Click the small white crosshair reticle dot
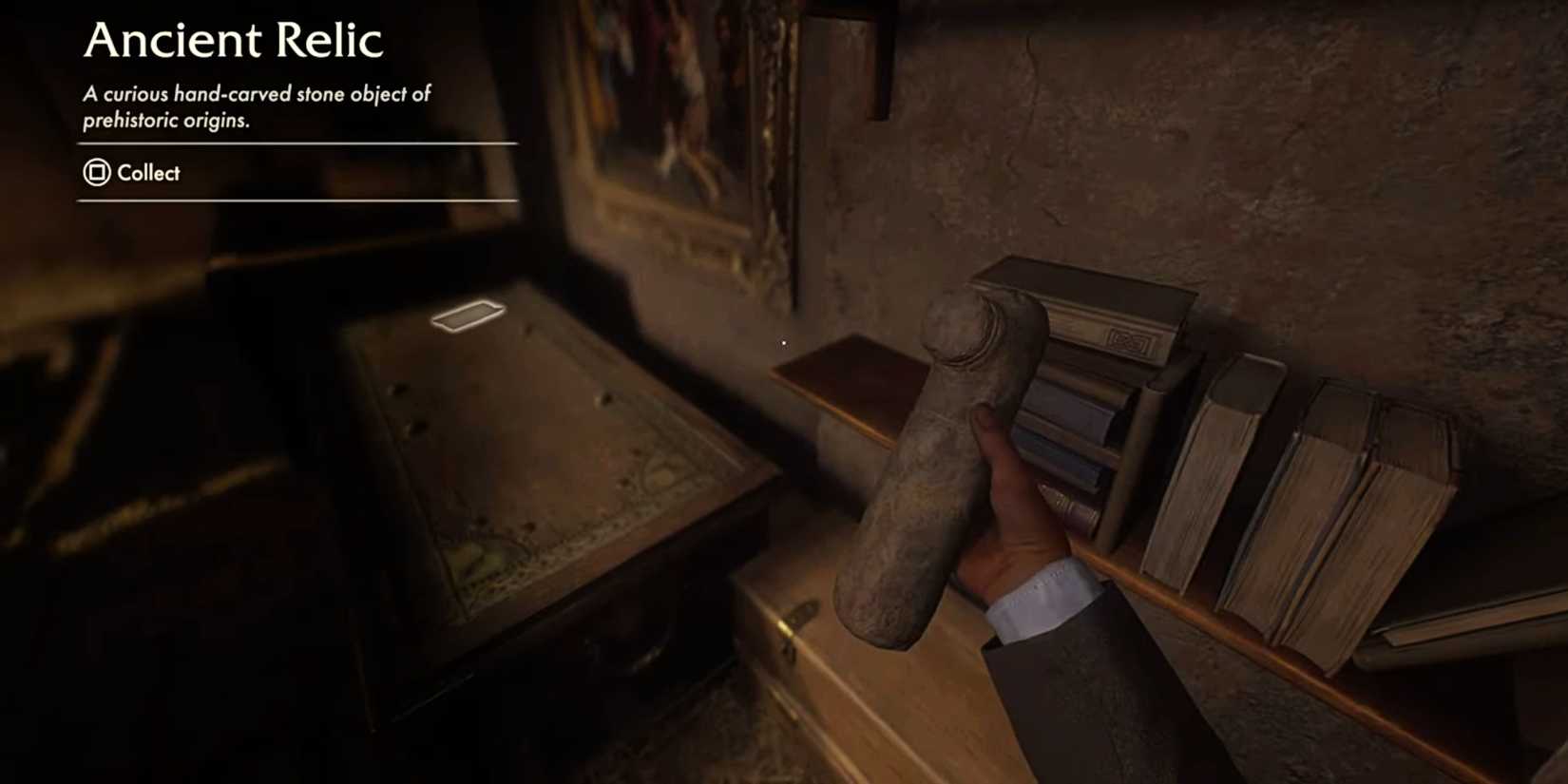 pyautogui.click(x=783, y=342)
